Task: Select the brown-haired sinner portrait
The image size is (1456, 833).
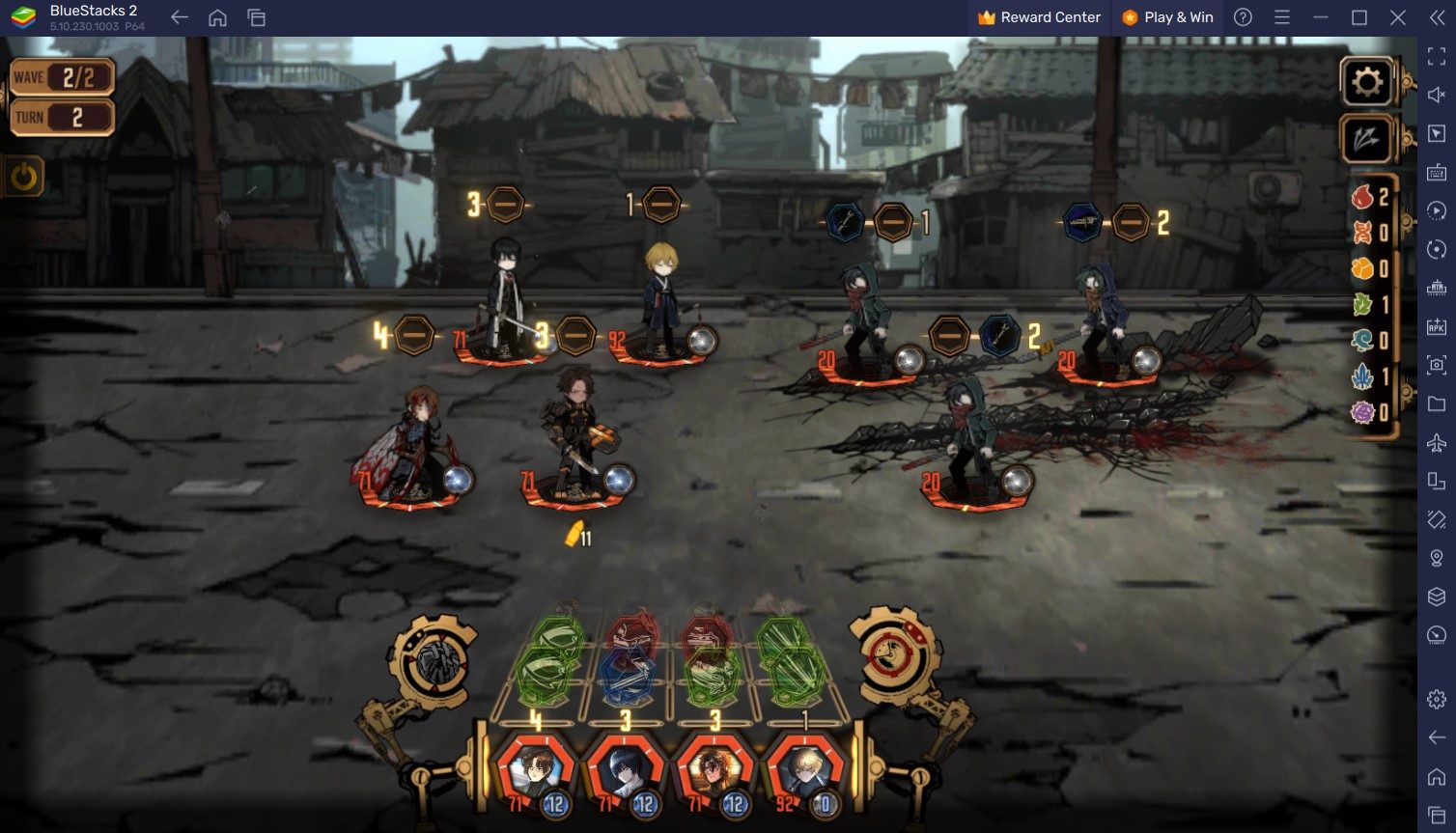Action: click(x=535, y=773)
